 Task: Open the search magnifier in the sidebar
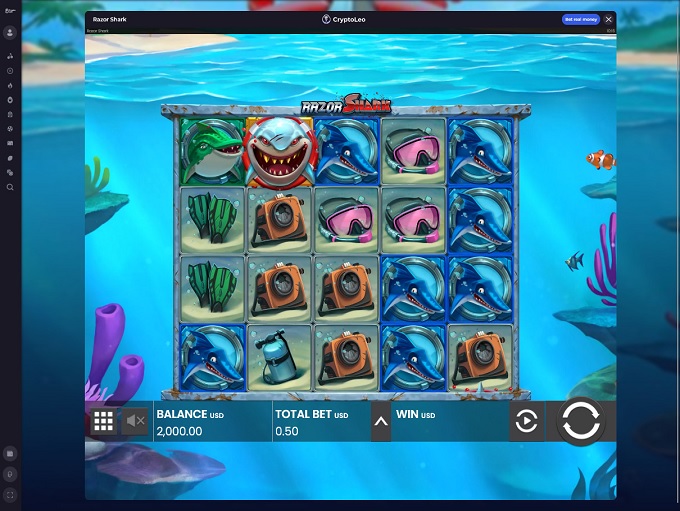coord(10,187)
